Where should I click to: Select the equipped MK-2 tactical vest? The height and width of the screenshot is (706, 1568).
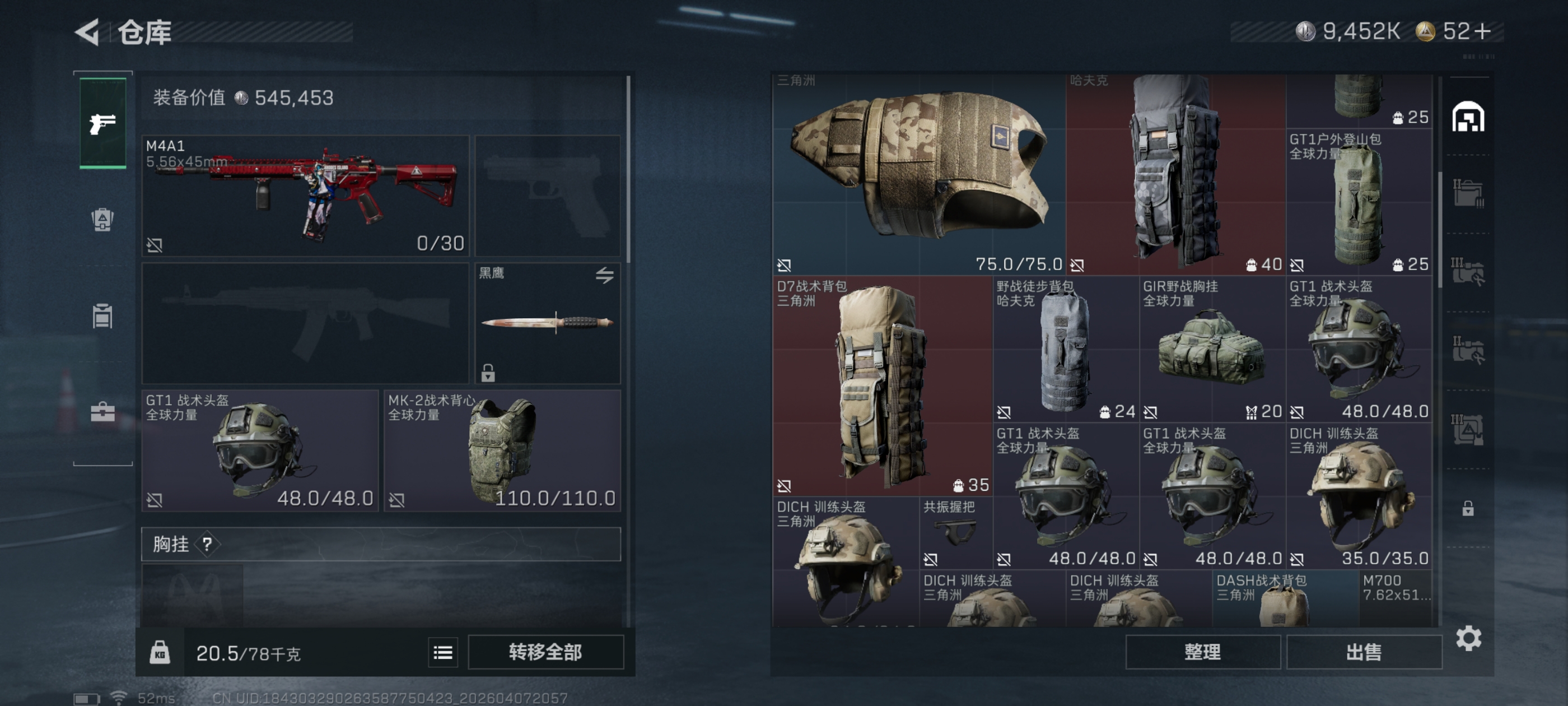502,450
